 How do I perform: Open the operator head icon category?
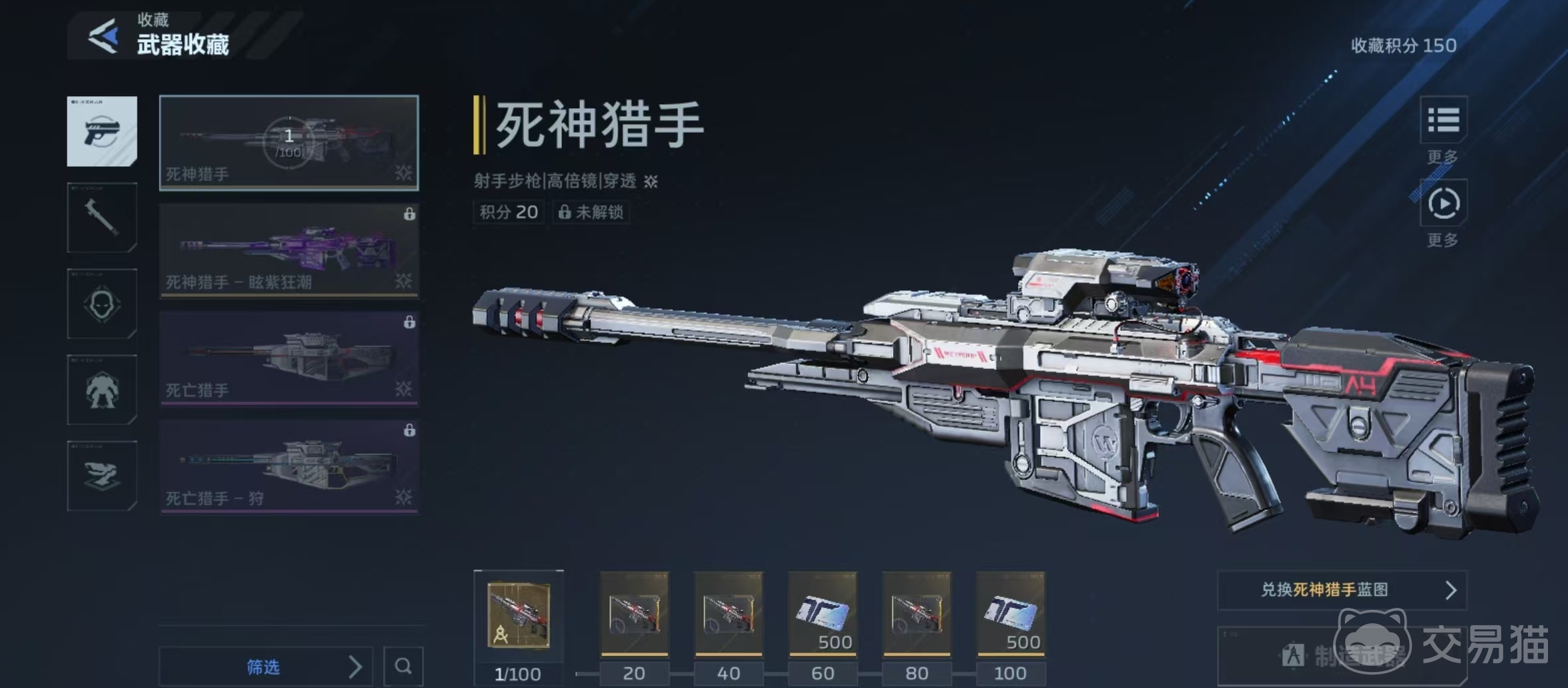[102, 304]
